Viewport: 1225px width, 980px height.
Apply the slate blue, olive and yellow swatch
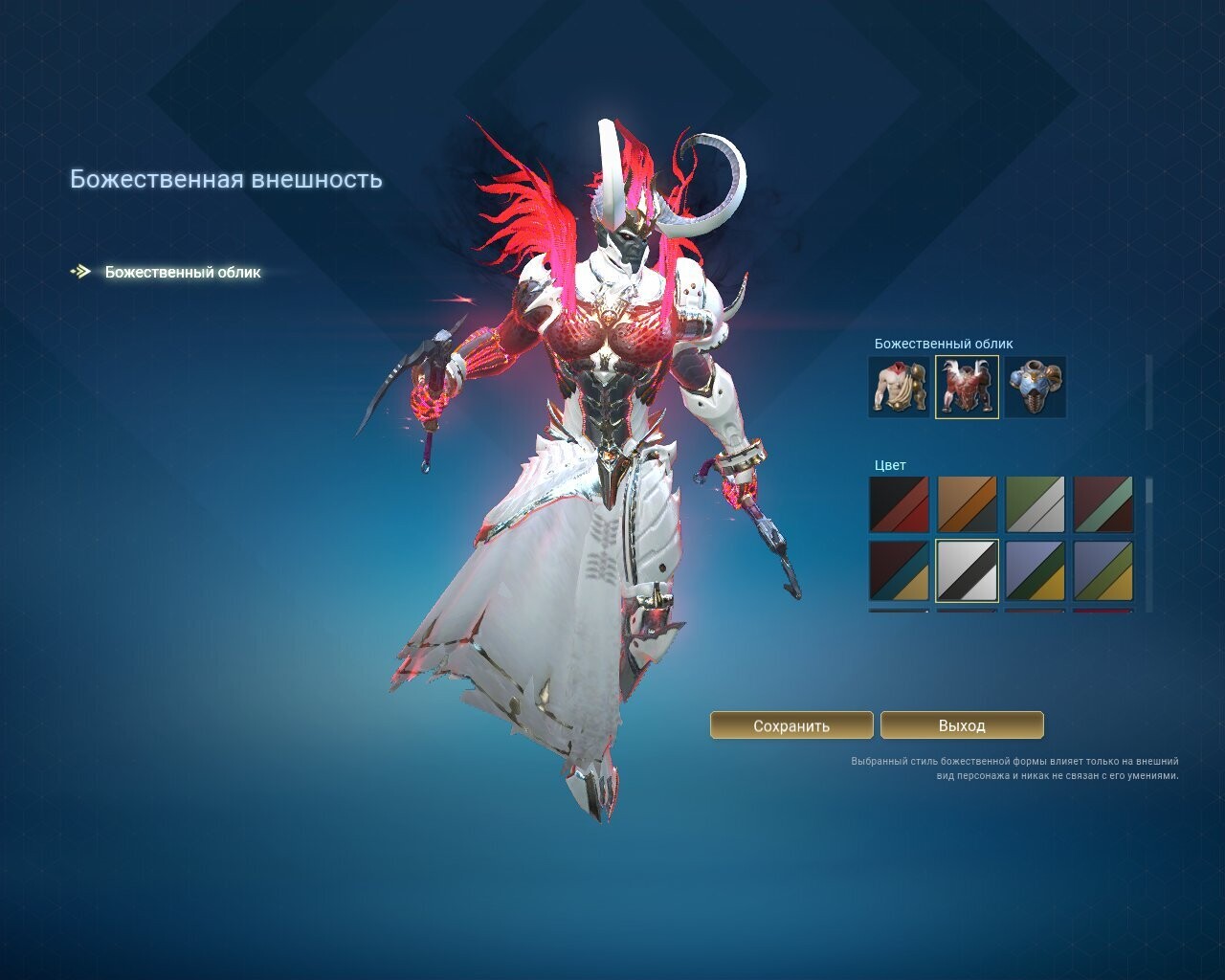[x=1103, y=571]
